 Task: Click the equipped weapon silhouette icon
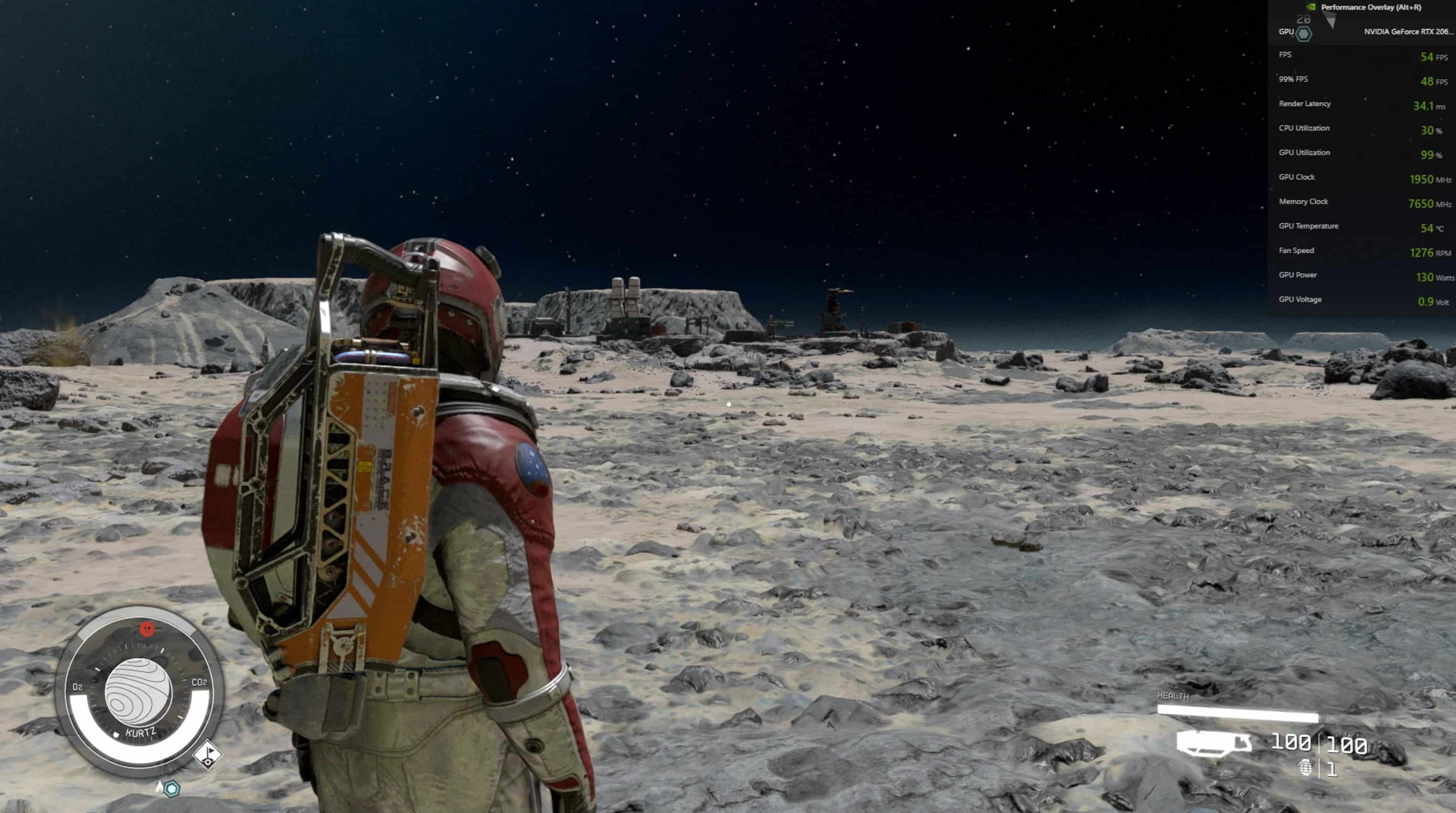coord(1214,743)
